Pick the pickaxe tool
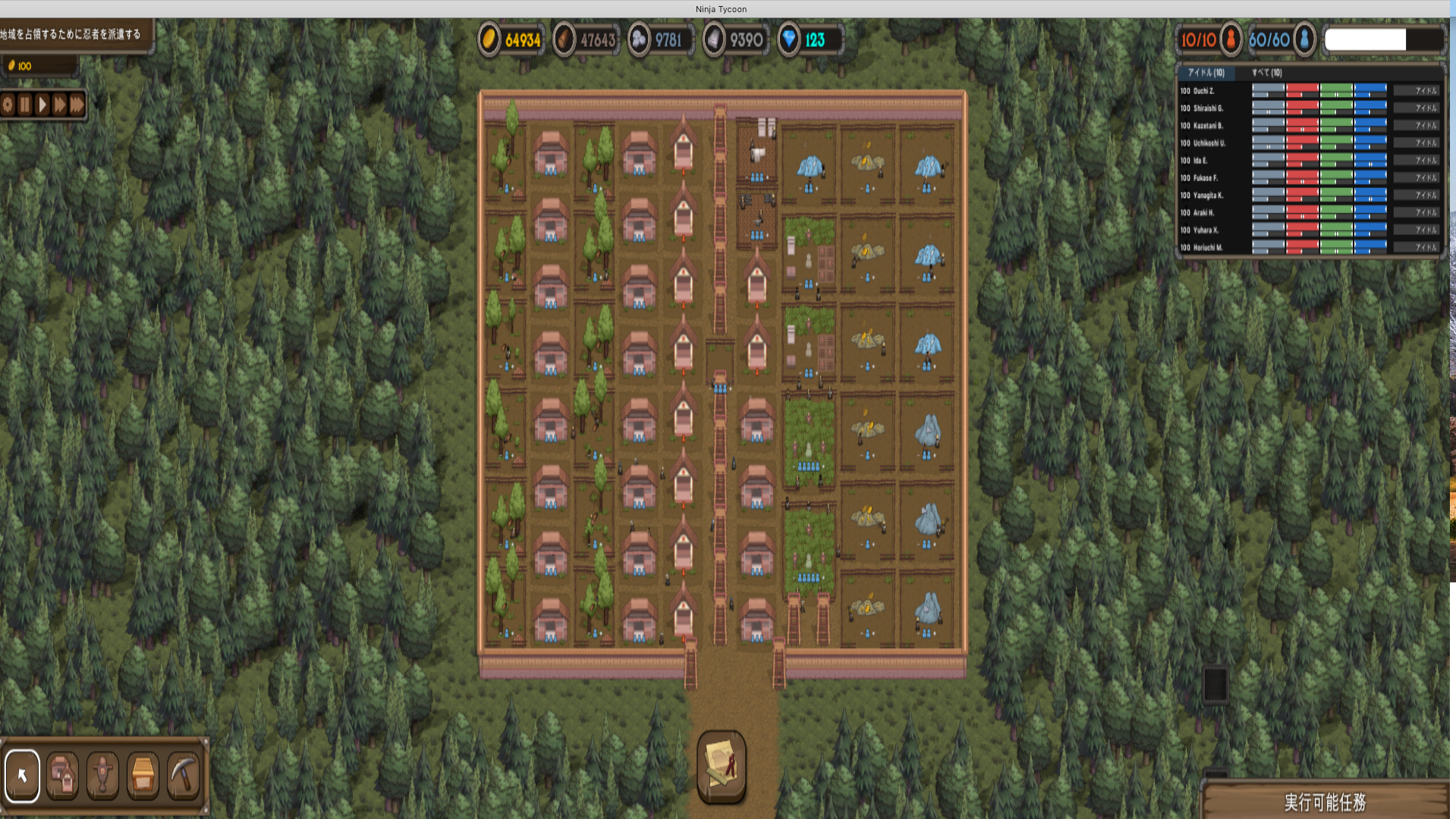 click(x=183, y=775)
